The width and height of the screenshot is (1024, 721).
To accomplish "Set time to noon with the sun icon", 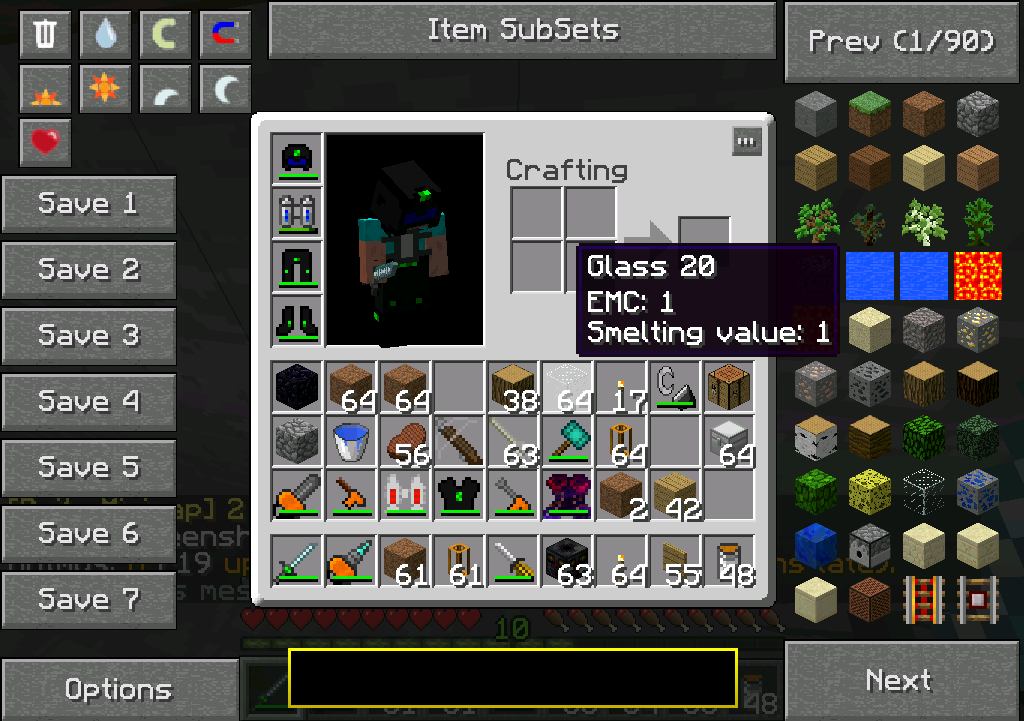I will click(x=105, y=89).
